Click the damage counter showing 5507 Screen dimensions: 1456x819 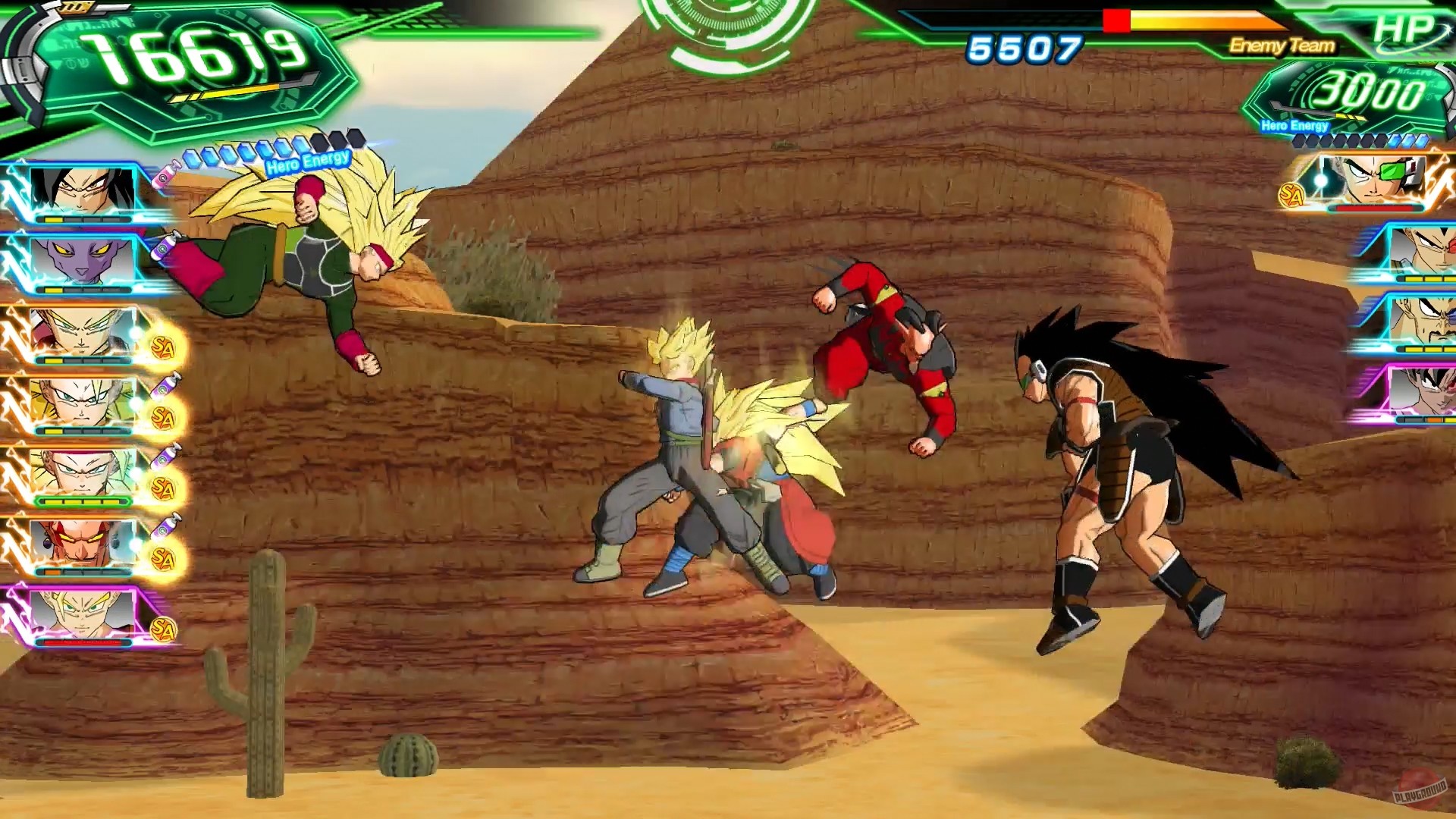click(x=1025, y=49)
